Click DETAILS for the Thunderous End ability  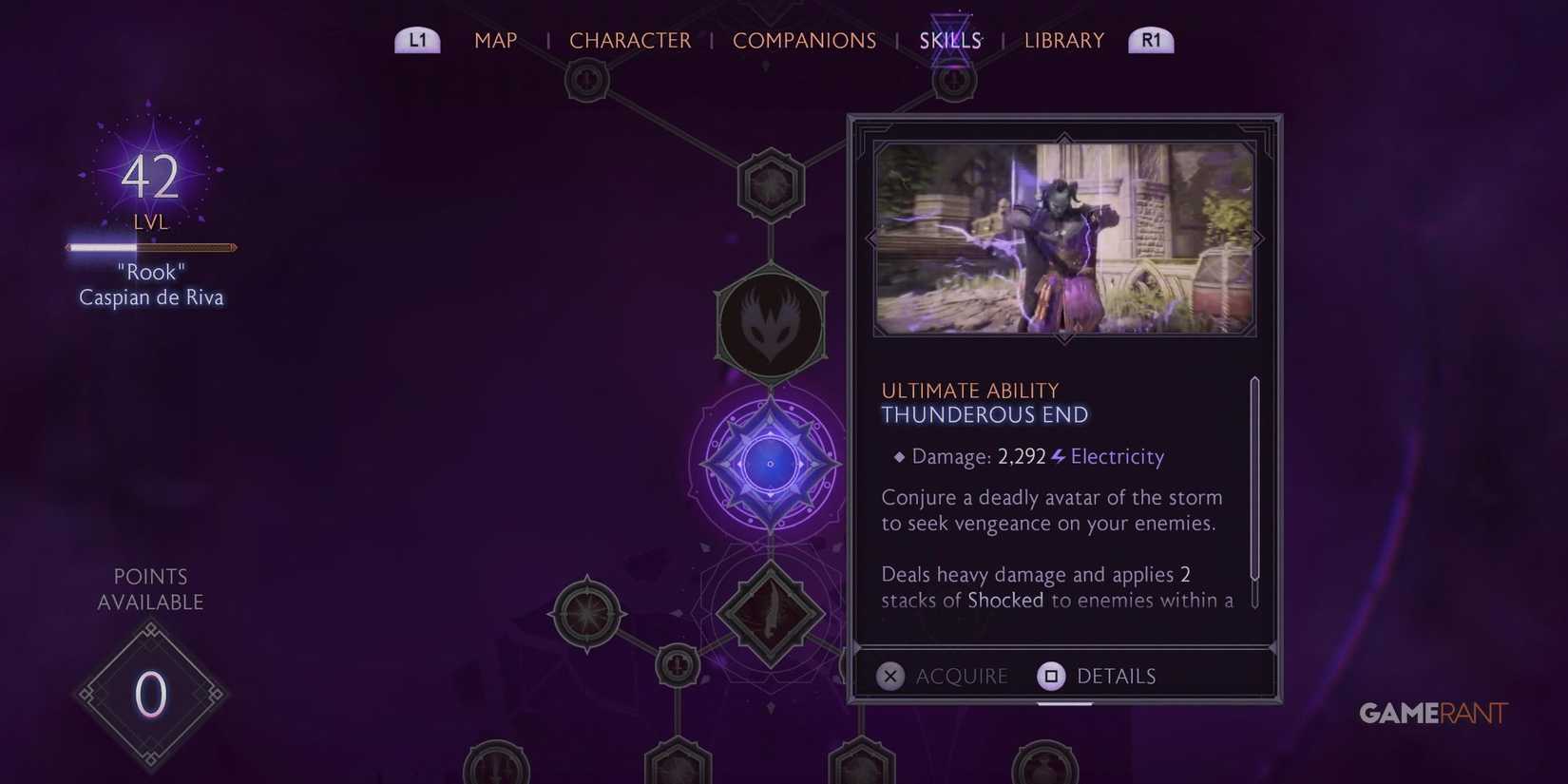click(1117, 676)
